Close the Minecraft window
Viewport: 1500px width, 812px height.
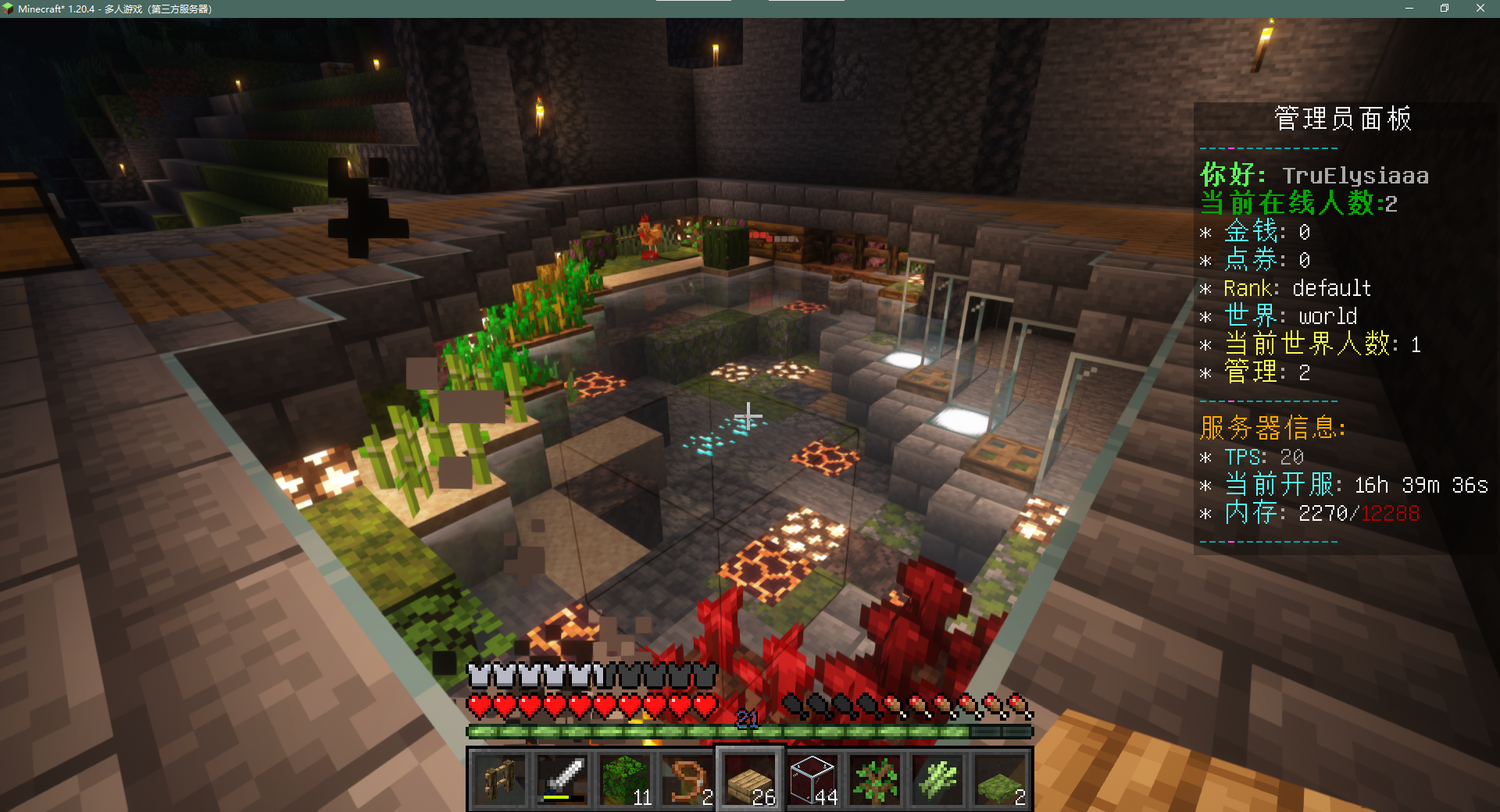(1480, 9)
